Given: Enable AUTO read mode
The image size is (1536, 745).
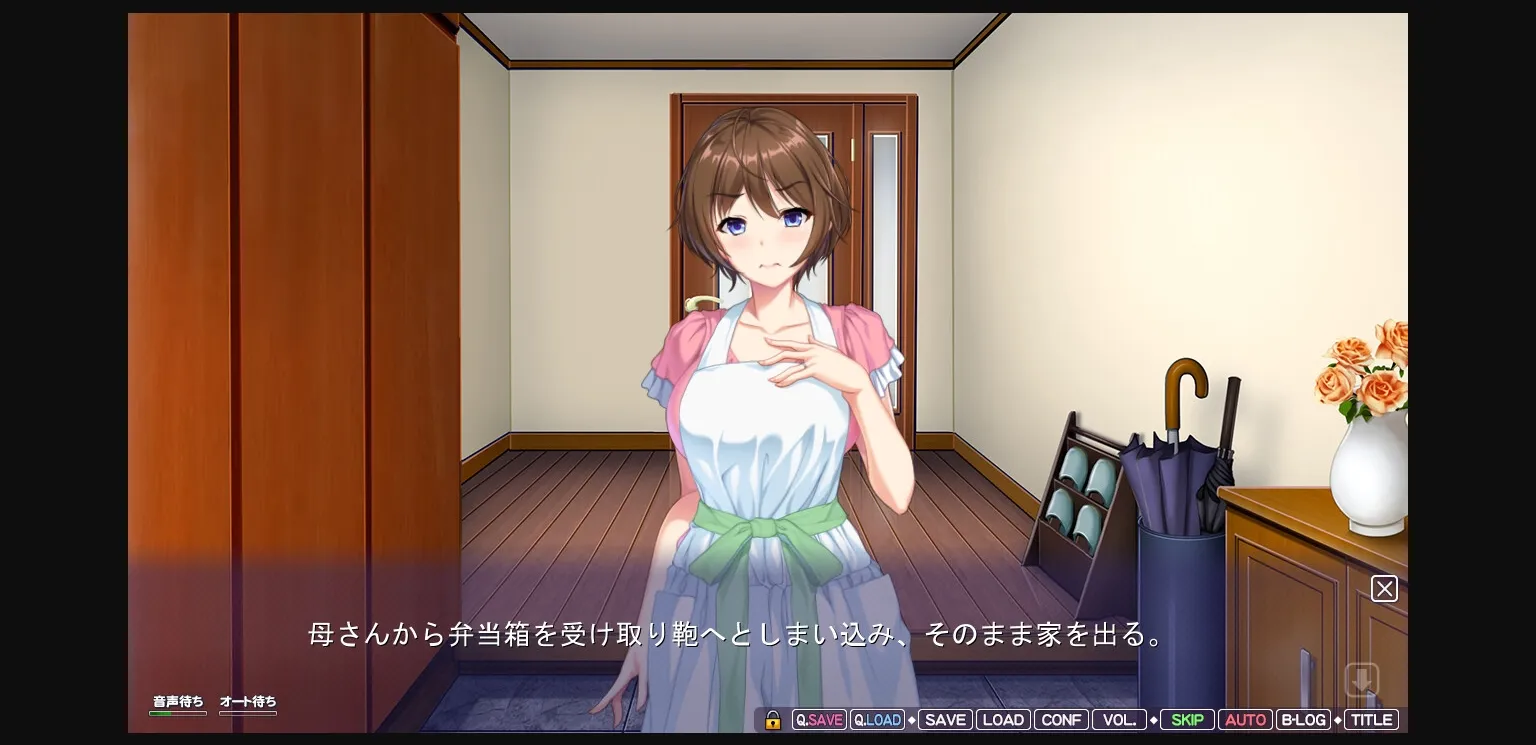Looking at the screenshot, I should [1245, 719].
